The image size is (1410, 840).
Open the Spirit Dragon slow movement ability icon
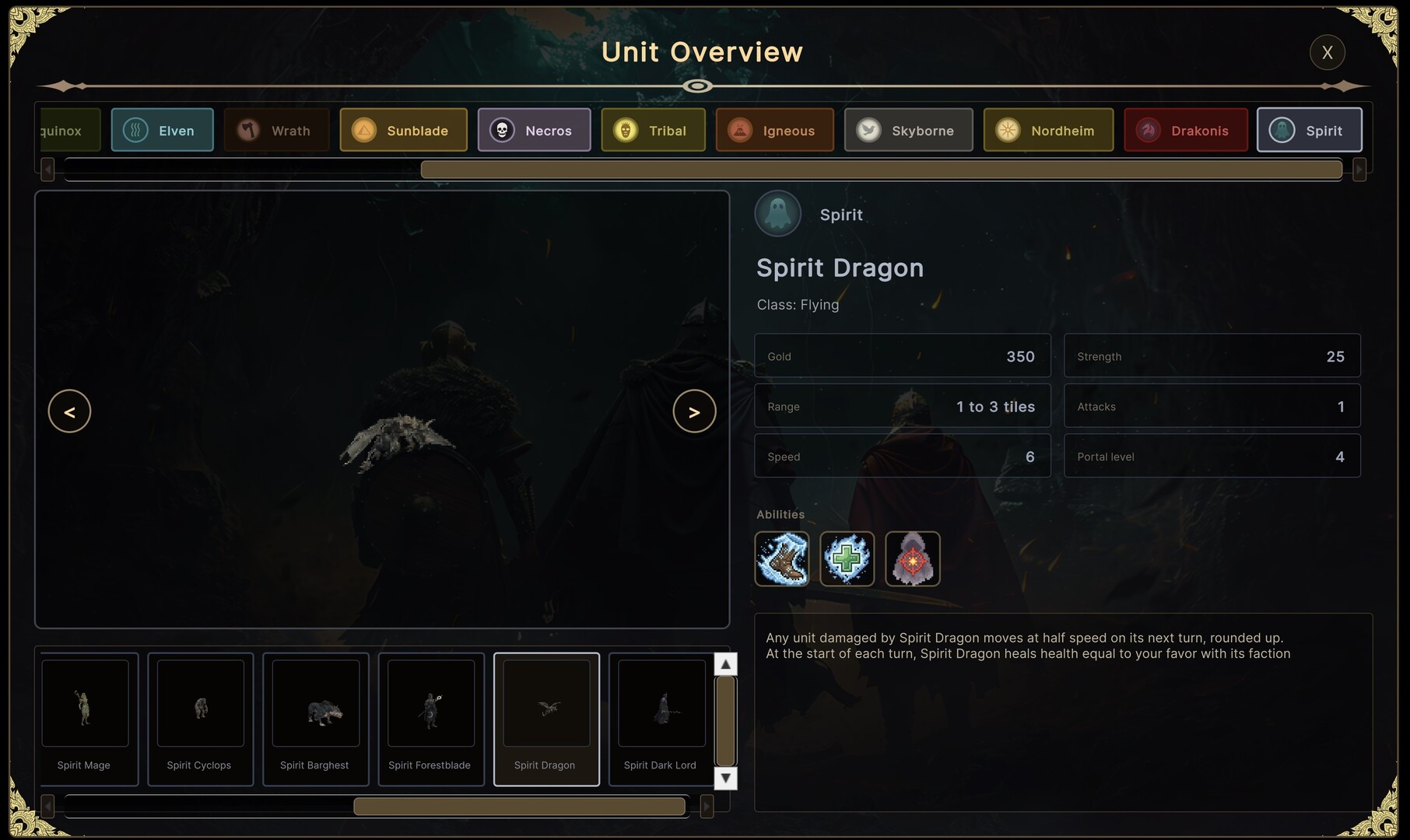pyautogui.click(x=781, y=558)
